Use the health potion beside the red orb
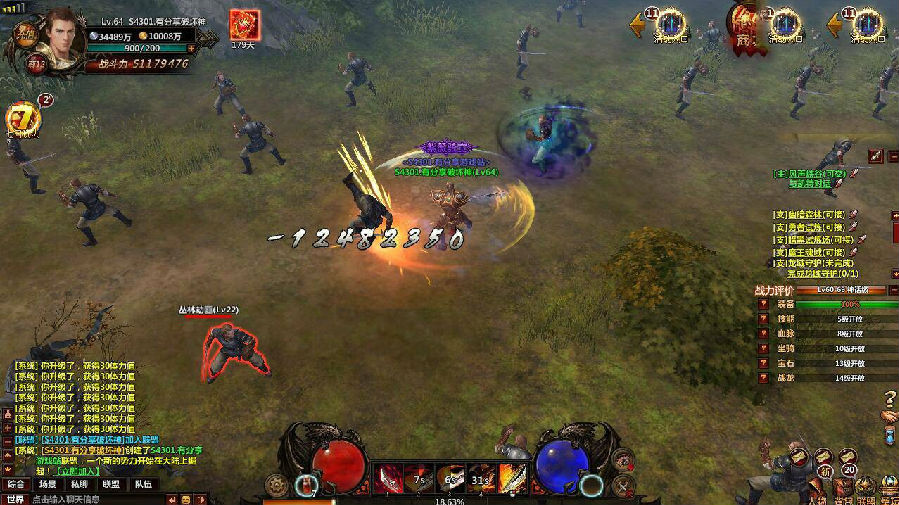Viewport: 899px width, 505px height. [305, 486]
